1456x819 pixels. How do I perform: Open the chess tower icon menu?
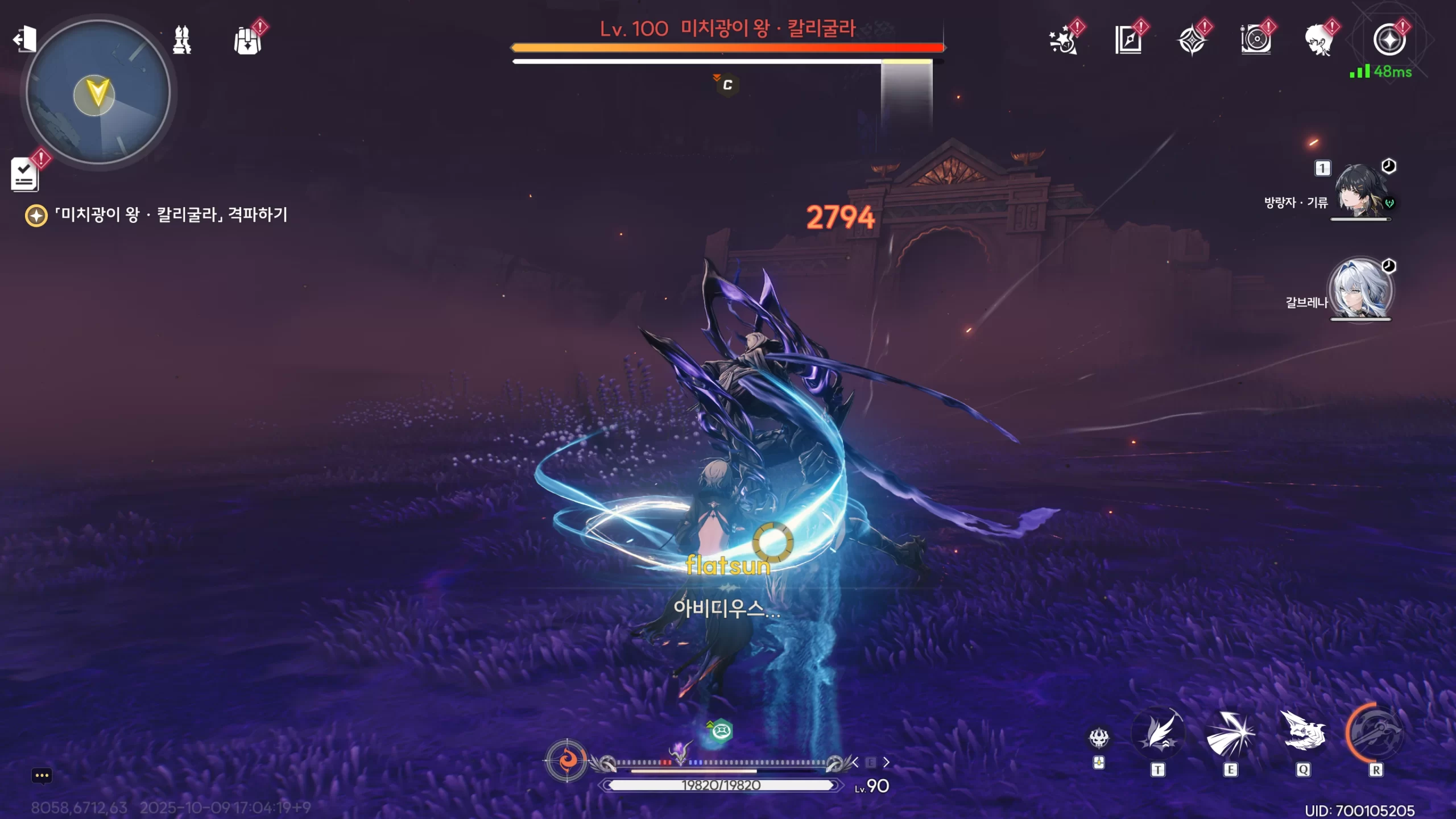click(182, 40)
